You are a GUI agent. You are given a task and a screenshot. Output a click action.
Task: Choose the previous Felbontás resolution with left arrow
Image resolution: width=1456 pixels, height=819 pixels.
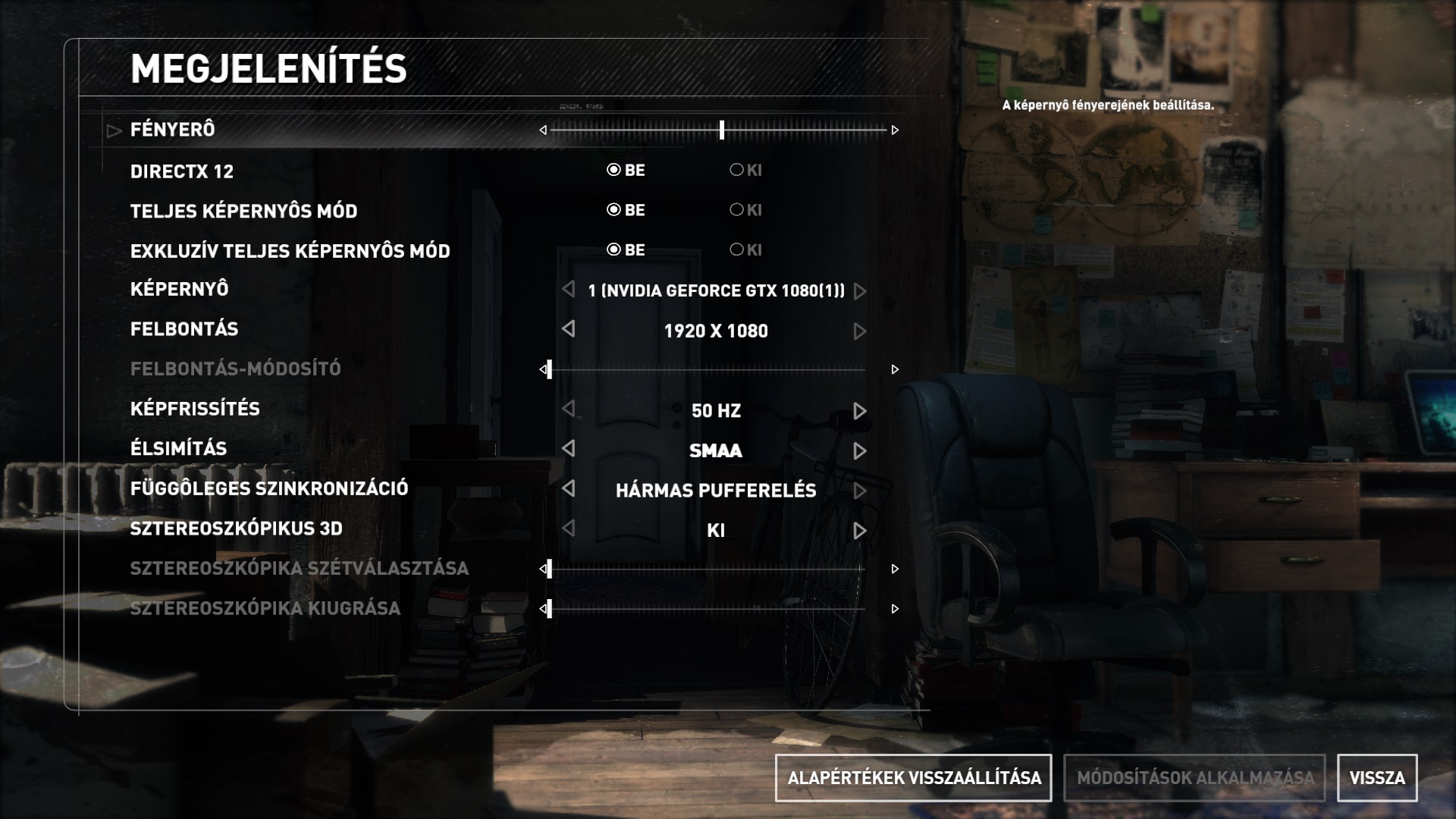click(x=569, y=329)
